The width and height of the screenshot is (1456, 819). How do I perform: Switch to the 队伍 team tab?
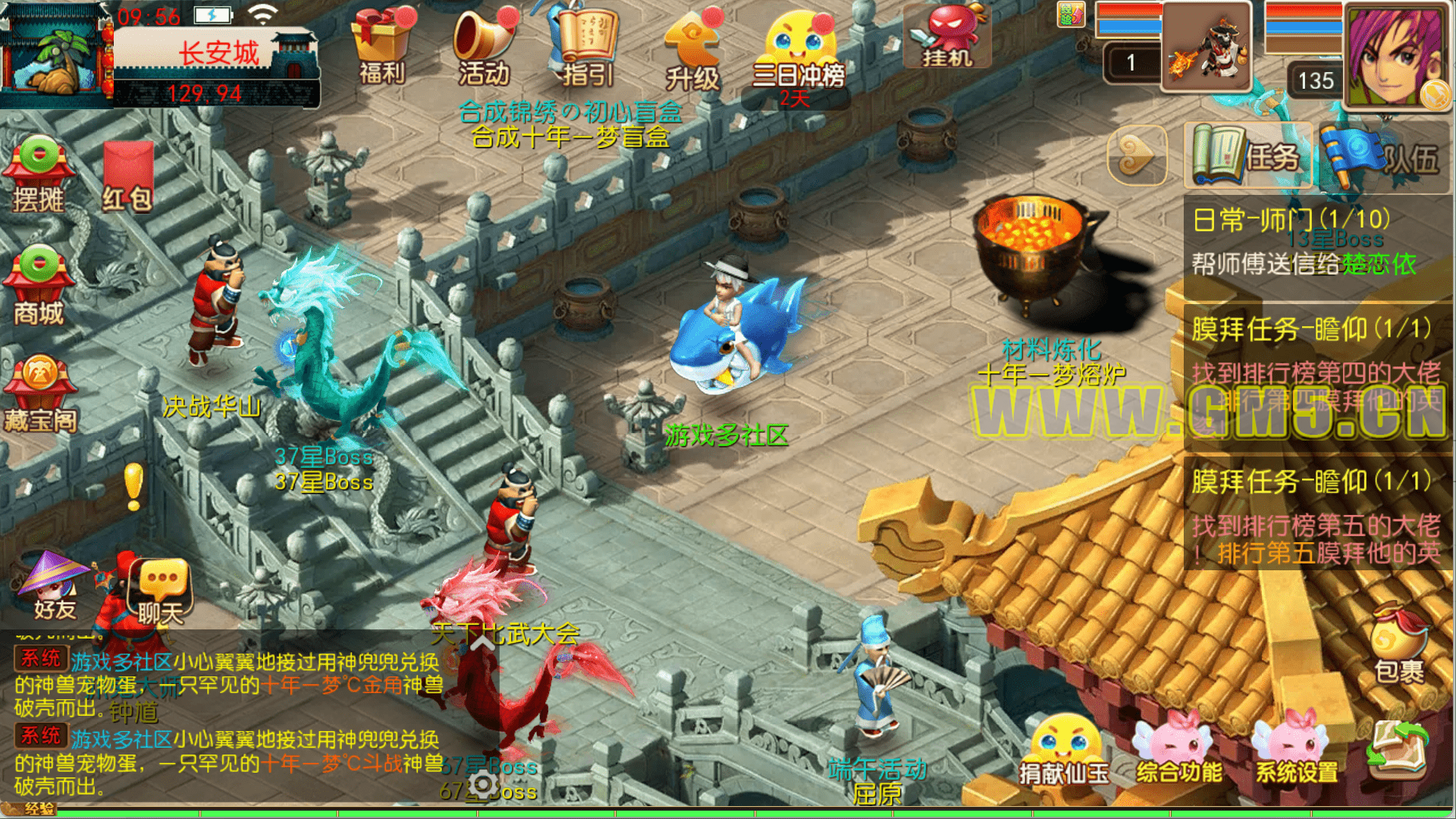pos(1382,156)
